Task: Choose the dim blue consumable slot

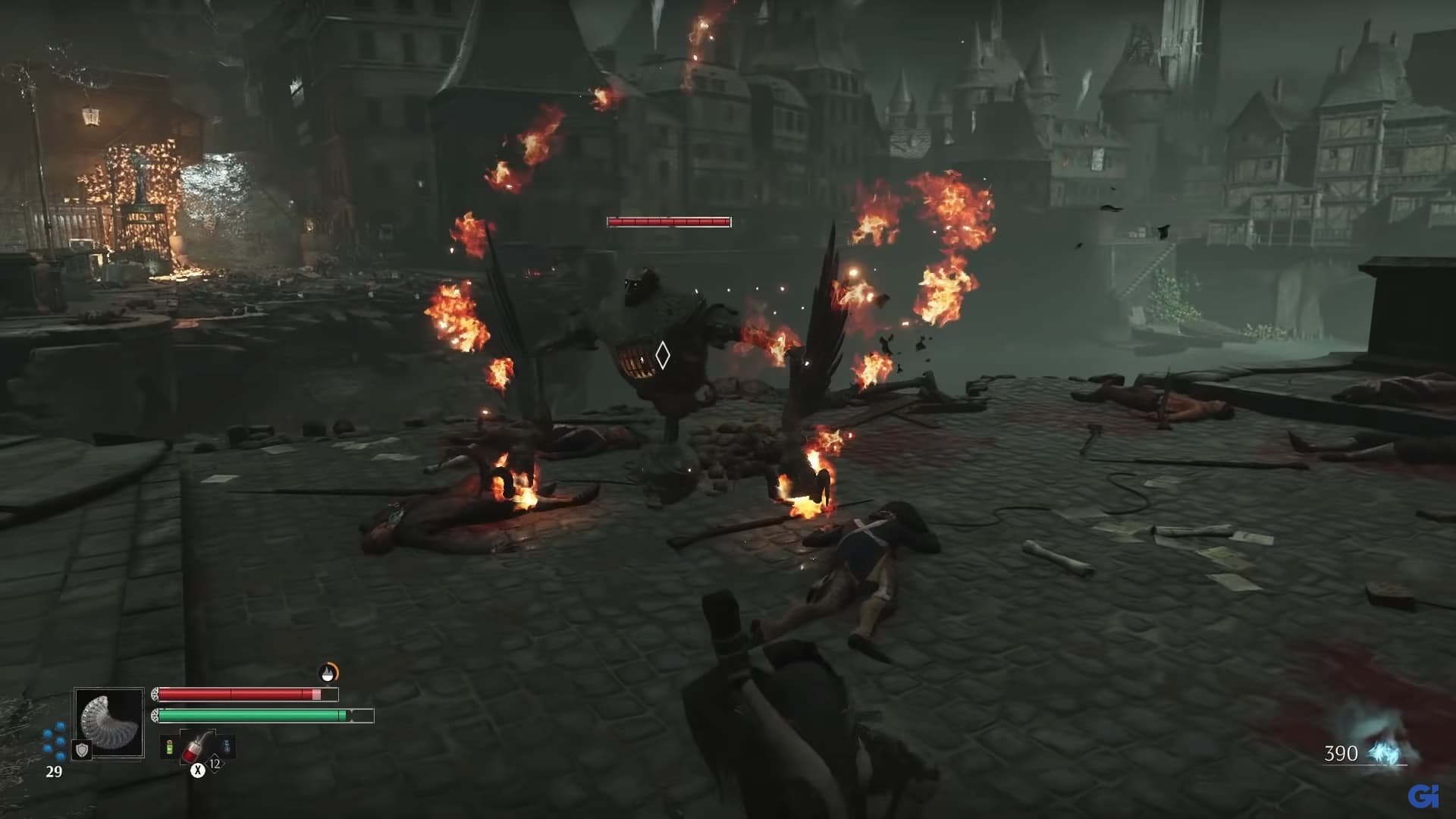Action: pos(226,748)
